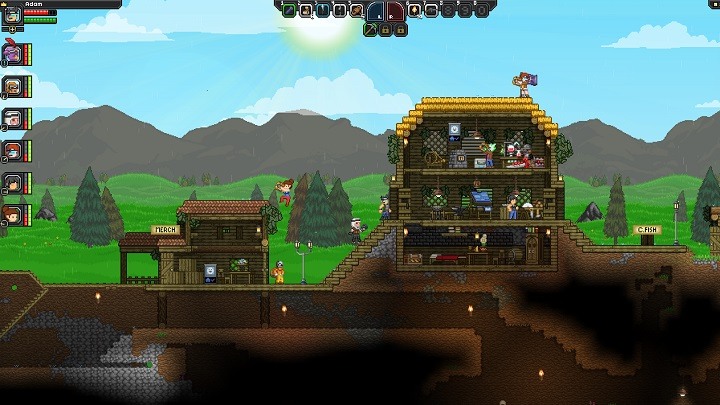Choose the orange item in hotbar slot five

[x=355, y=11]
